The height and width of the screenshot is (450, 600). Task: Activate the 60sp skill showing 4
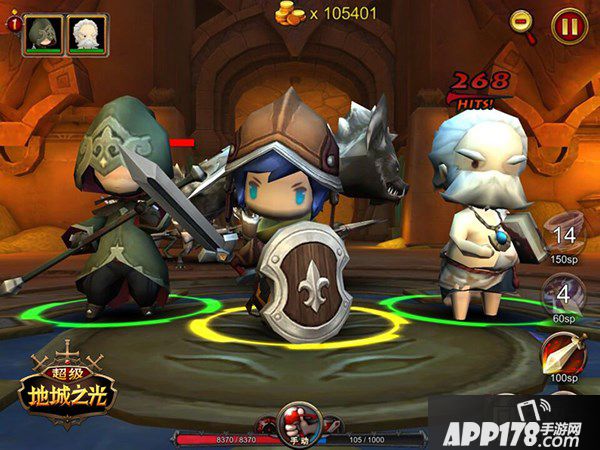point(563,295)
